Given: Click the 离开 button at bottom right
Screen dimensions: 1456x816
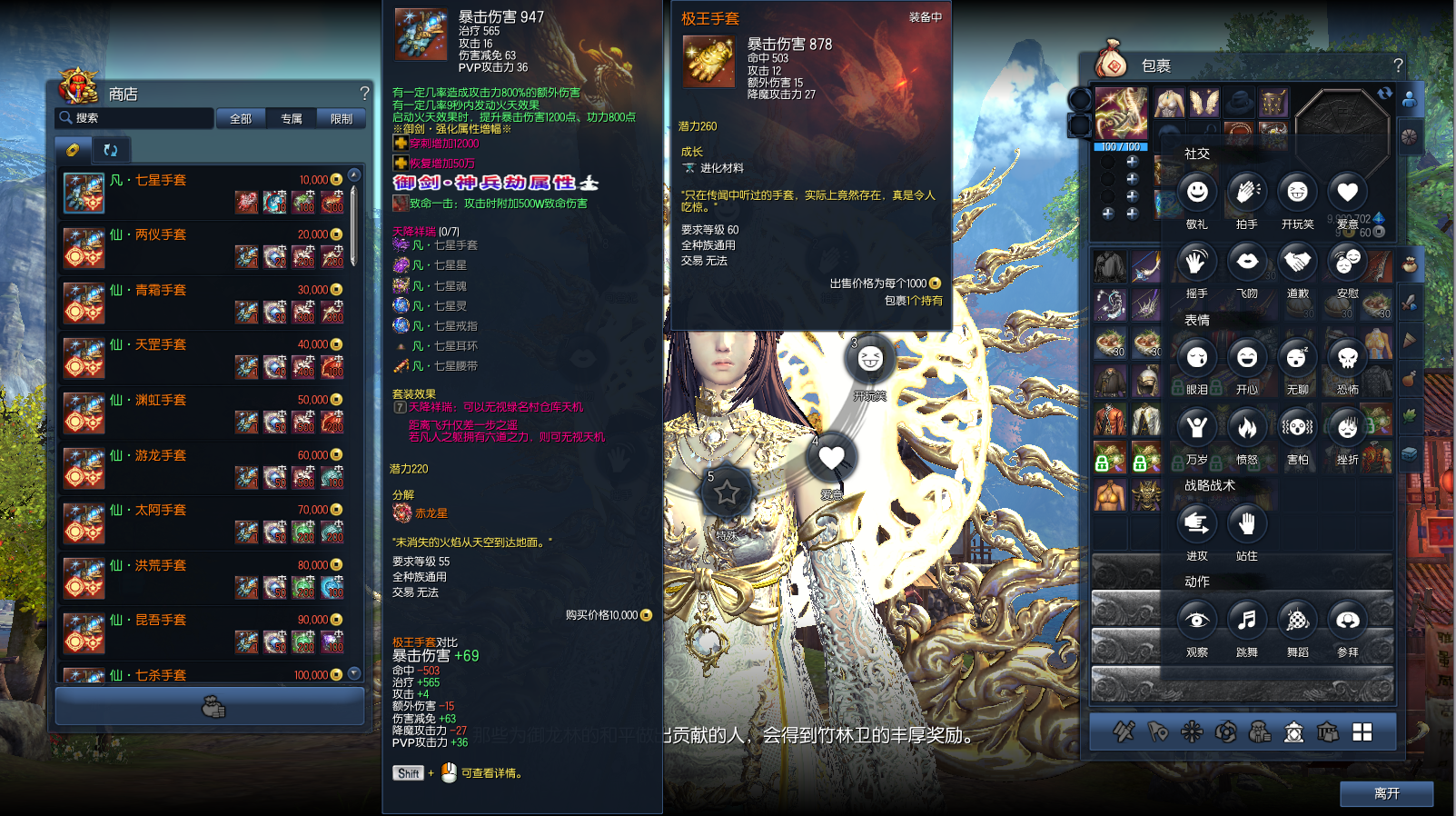Looking at the screenshot, I should [x=1388, y=792].
